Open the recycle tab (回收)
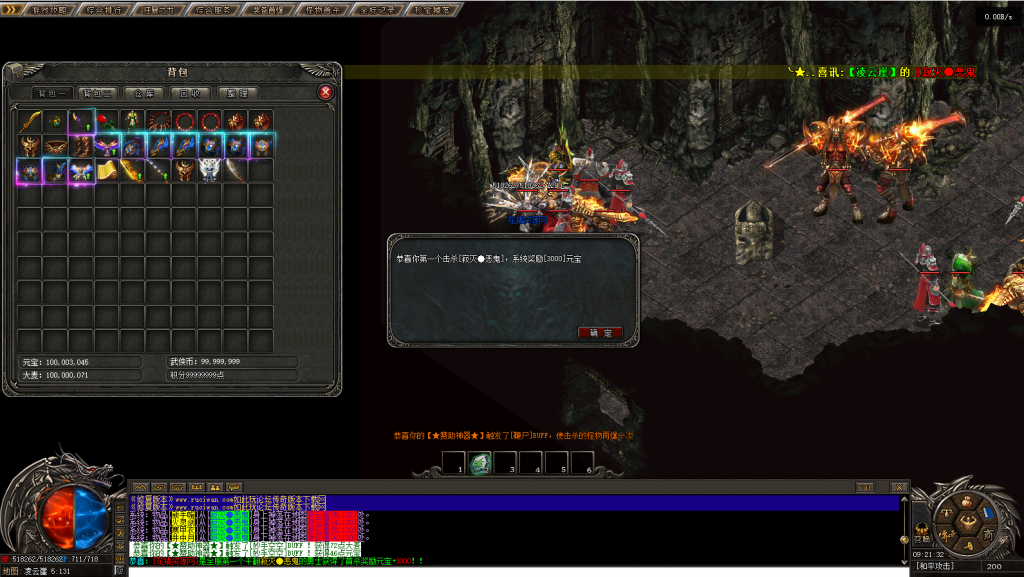 pyautogui.click(x=189, y=93)
